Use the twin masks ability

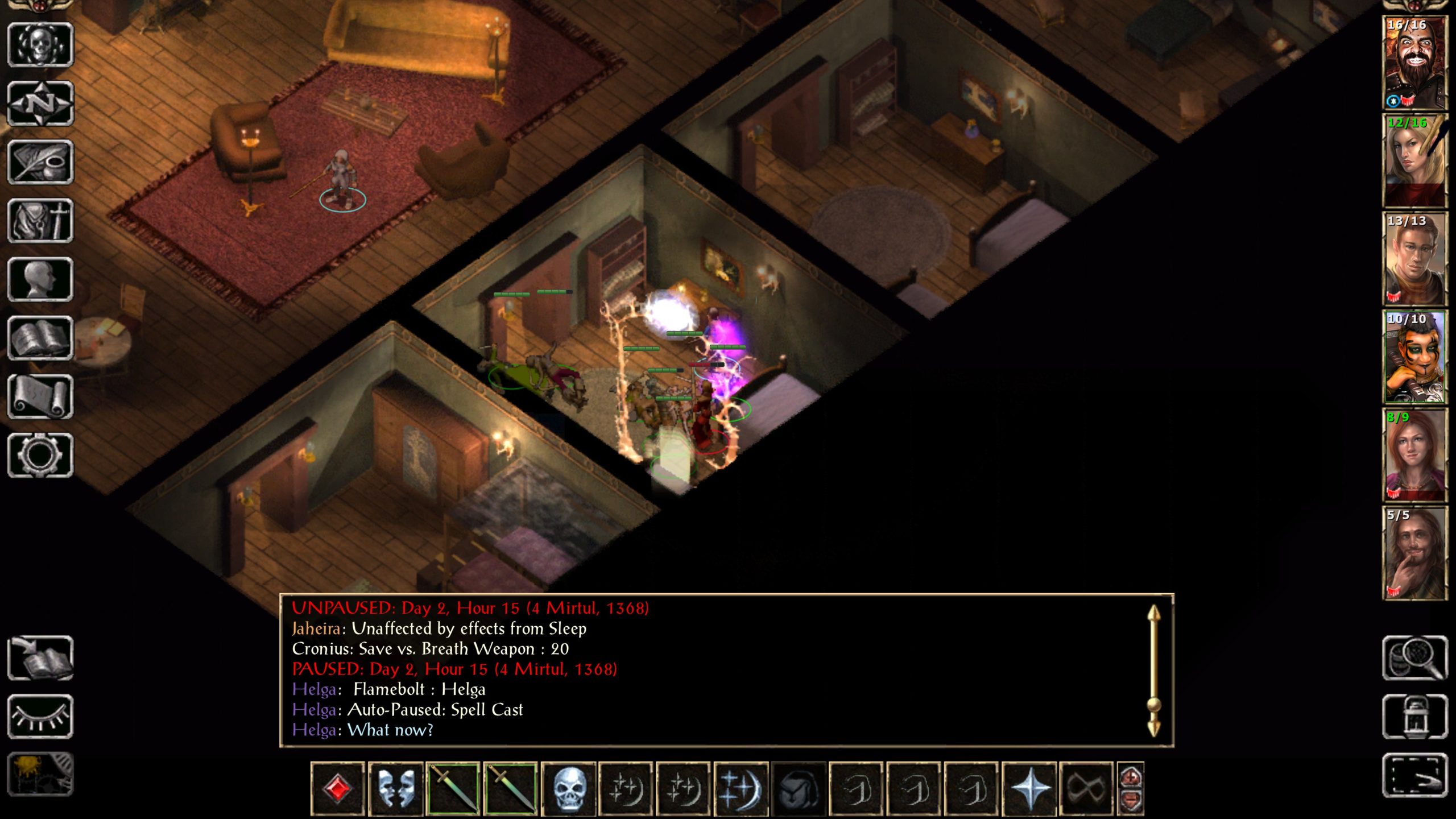tap(395, 789)
